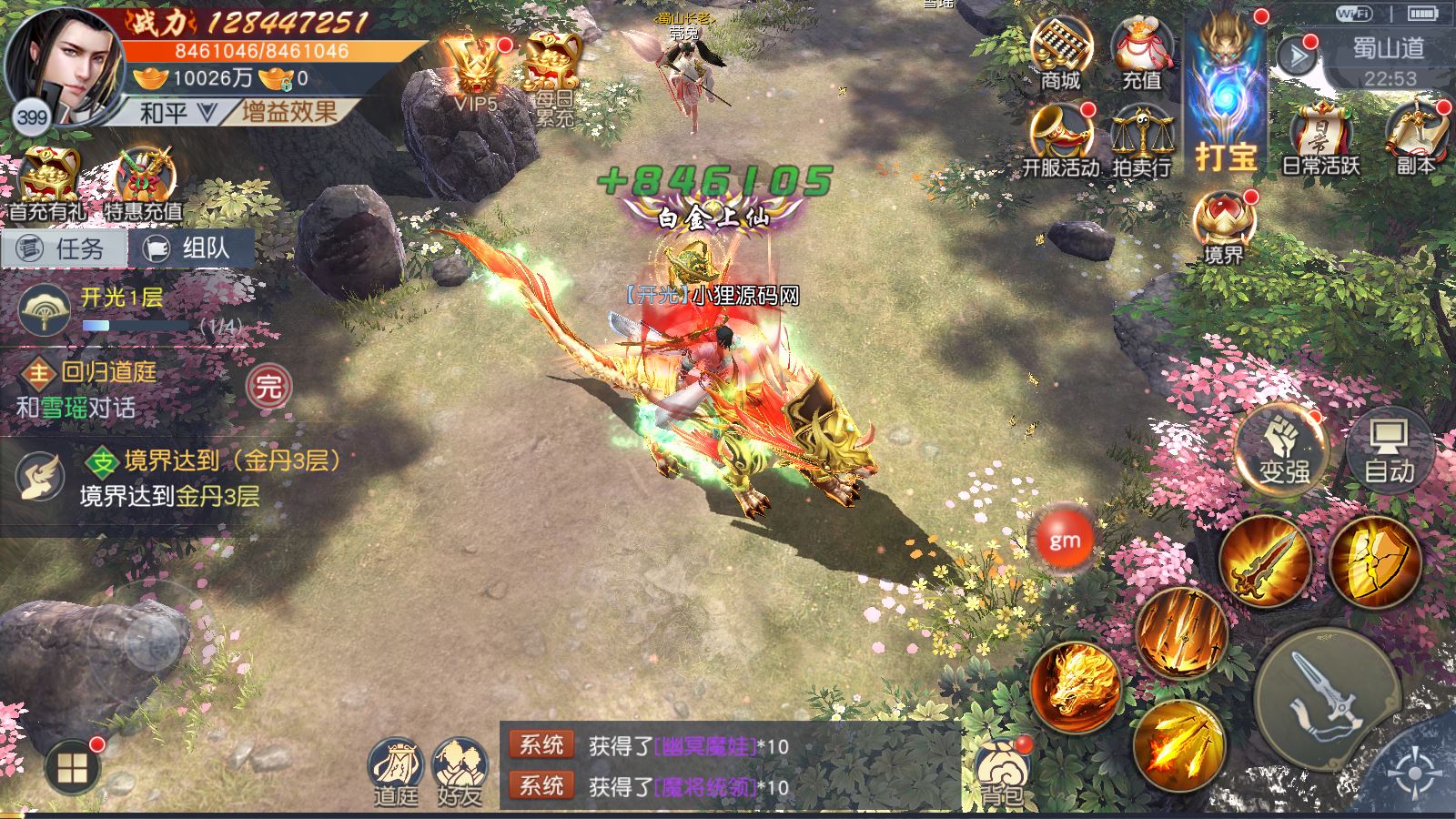Open 日常活跃 daily activity scroll
This screenshot has width=1456, height=819.
[x=1320, y=139]
